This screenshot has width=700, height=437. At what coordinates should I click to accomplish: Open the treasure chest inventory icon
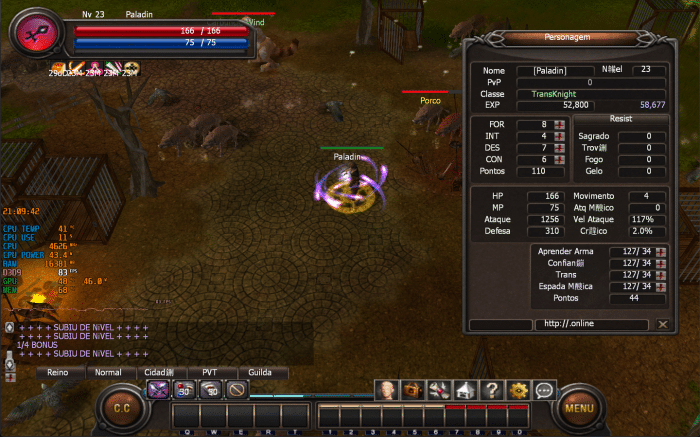point(413,390)
